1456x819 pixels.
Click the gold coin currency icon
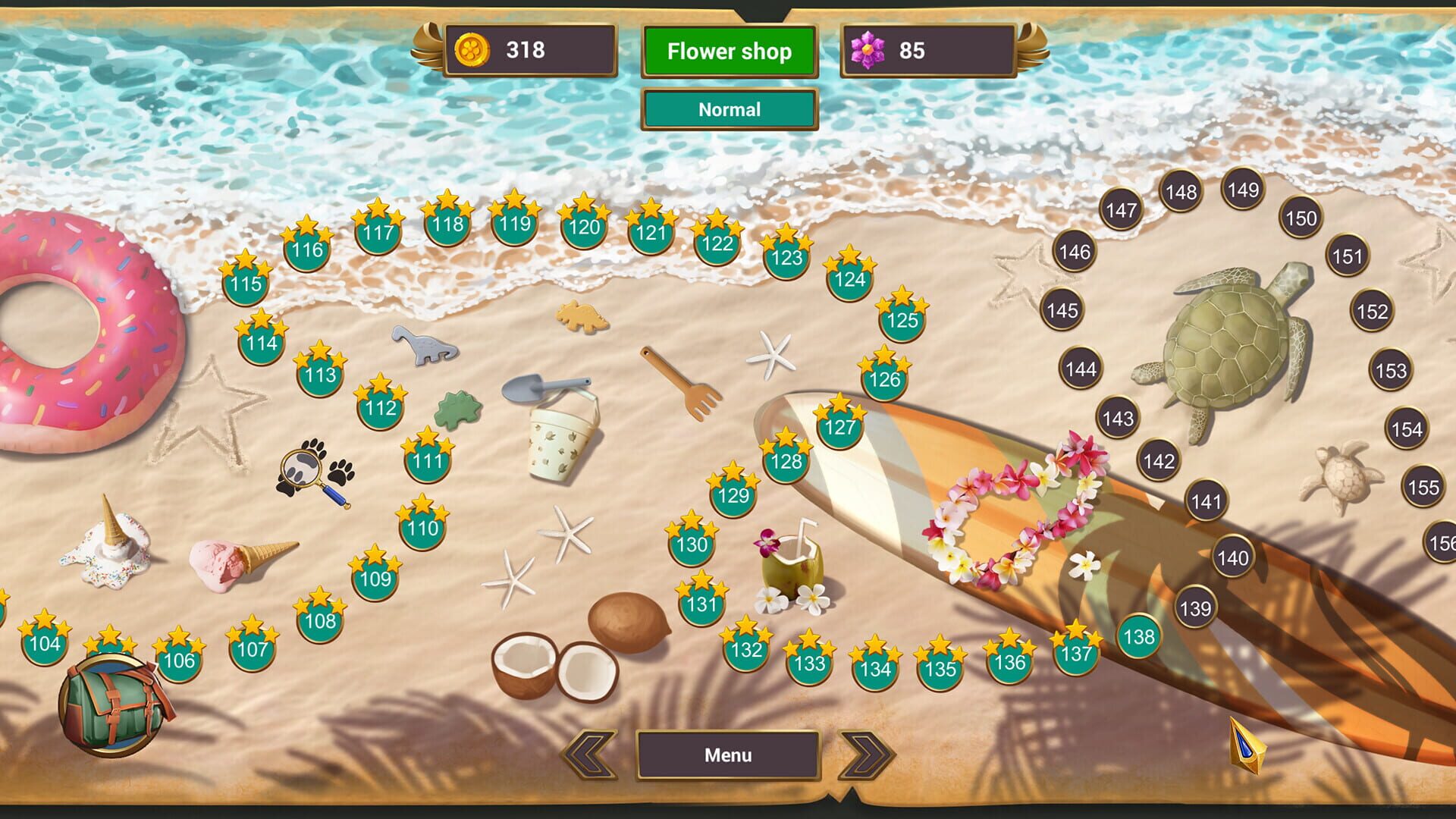point(472,51)
